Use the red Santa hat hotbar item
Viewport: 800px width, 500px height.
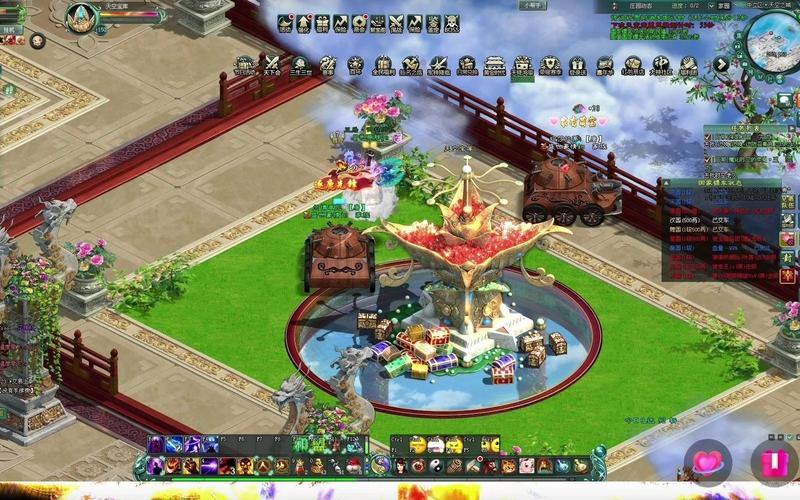coord(353,466)
